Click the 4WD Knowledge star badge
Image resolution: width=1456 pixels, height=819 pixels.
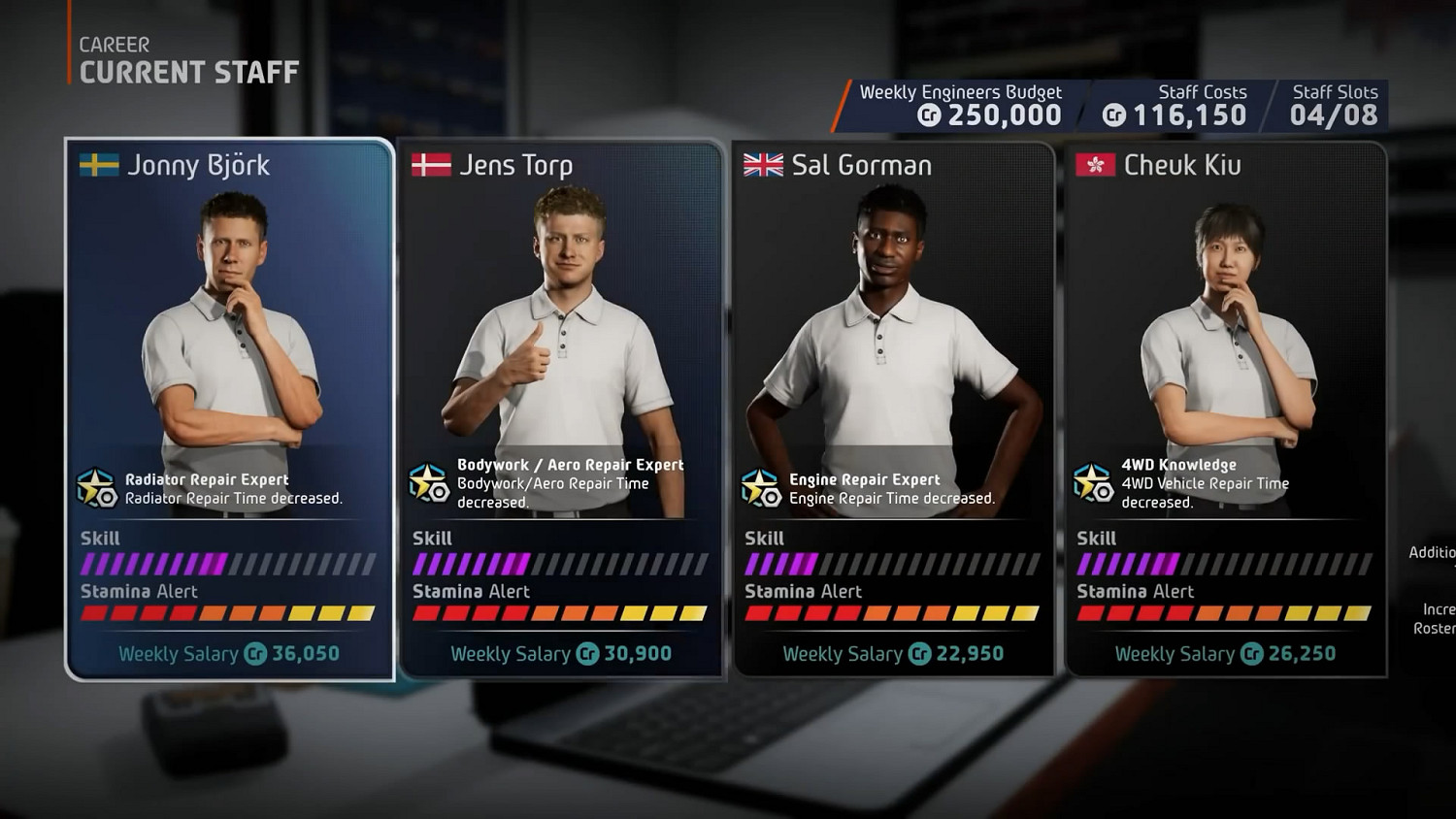click(1095, 485)
